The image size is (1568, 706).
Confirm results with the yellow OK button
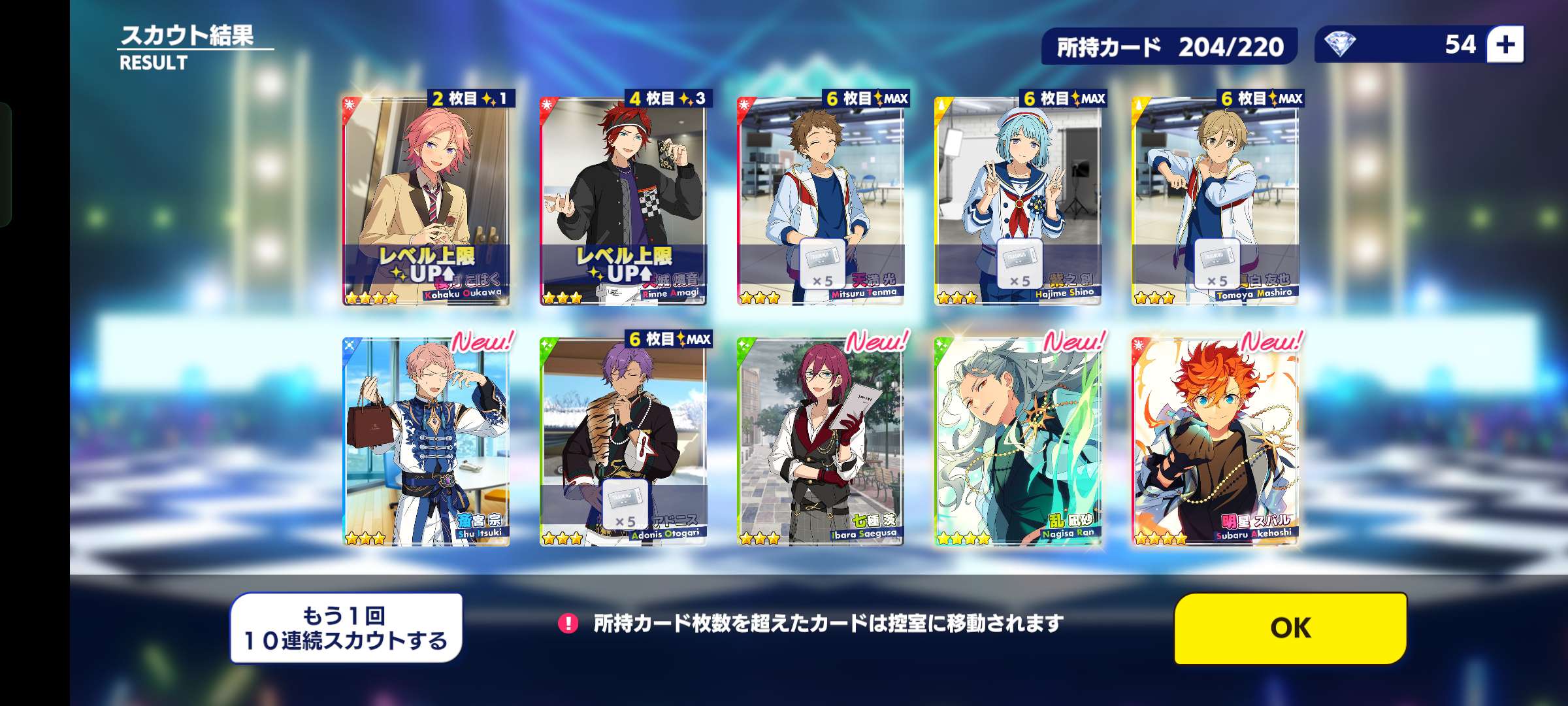pos(1290,628)
